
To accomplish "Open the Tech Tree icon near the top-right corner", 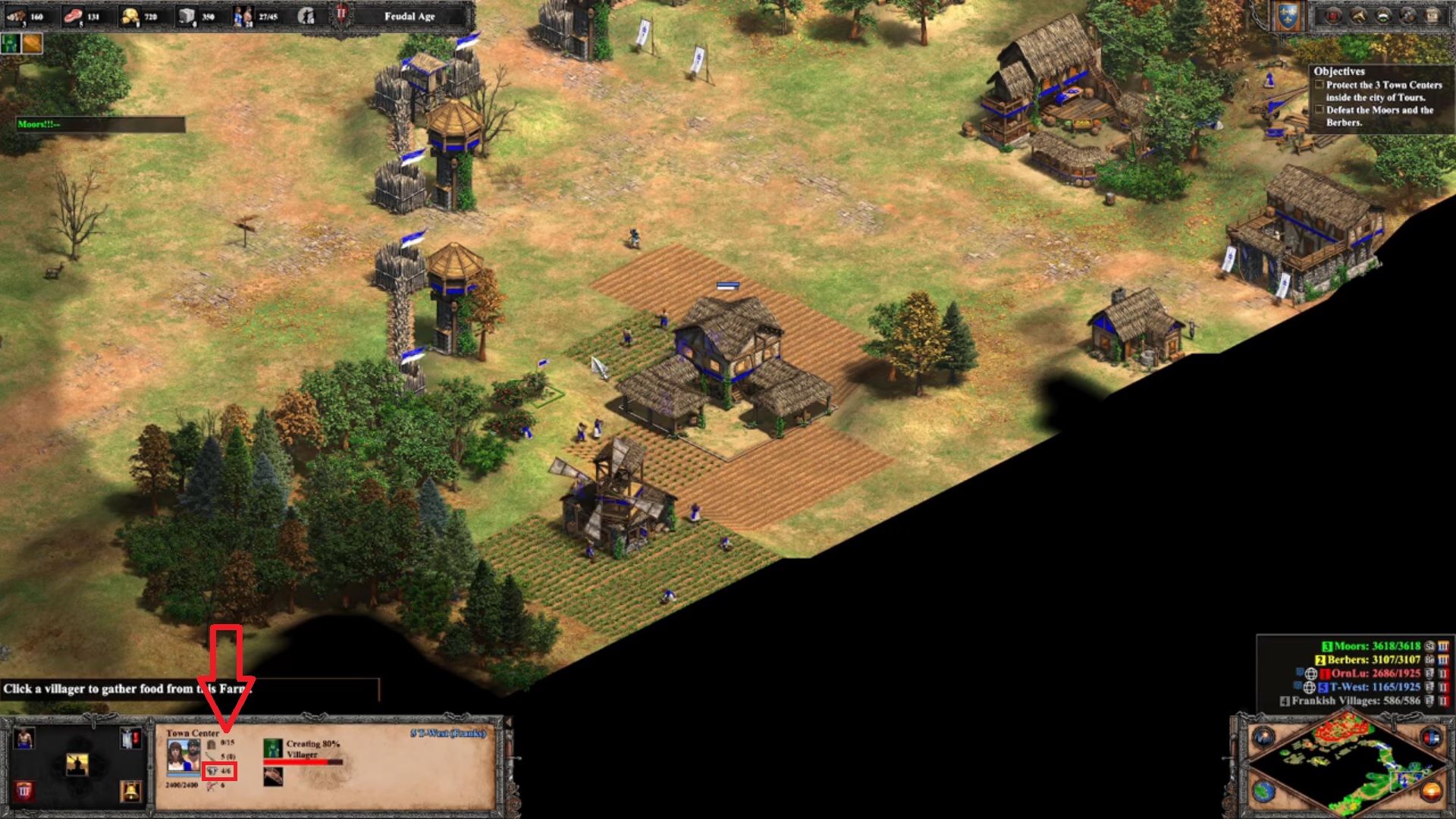I will (x=1384, y=17).
